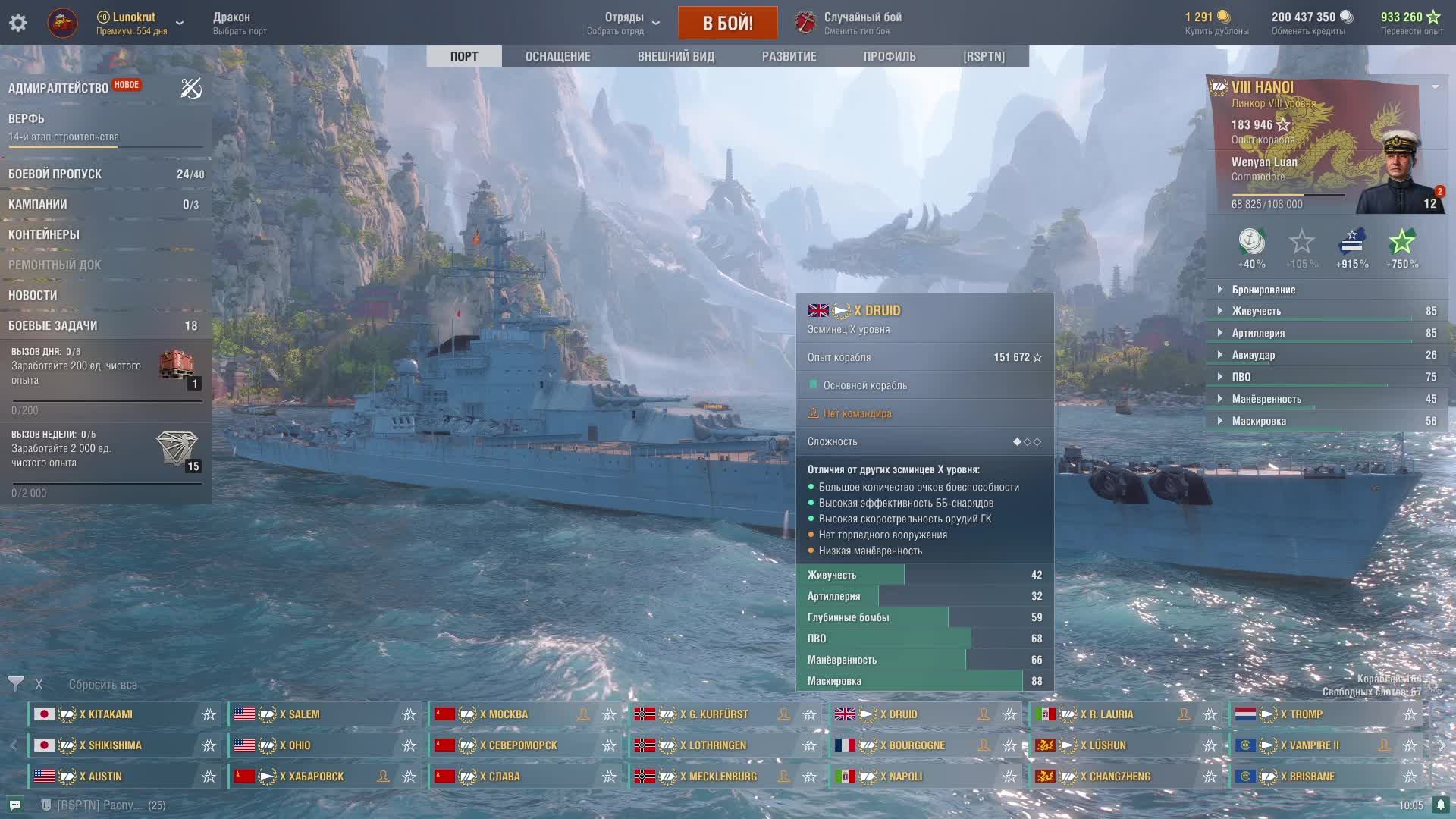Switch to the ОСНАЩЕНИЕ tab
Screen dimensions: 1456x819
557,56
